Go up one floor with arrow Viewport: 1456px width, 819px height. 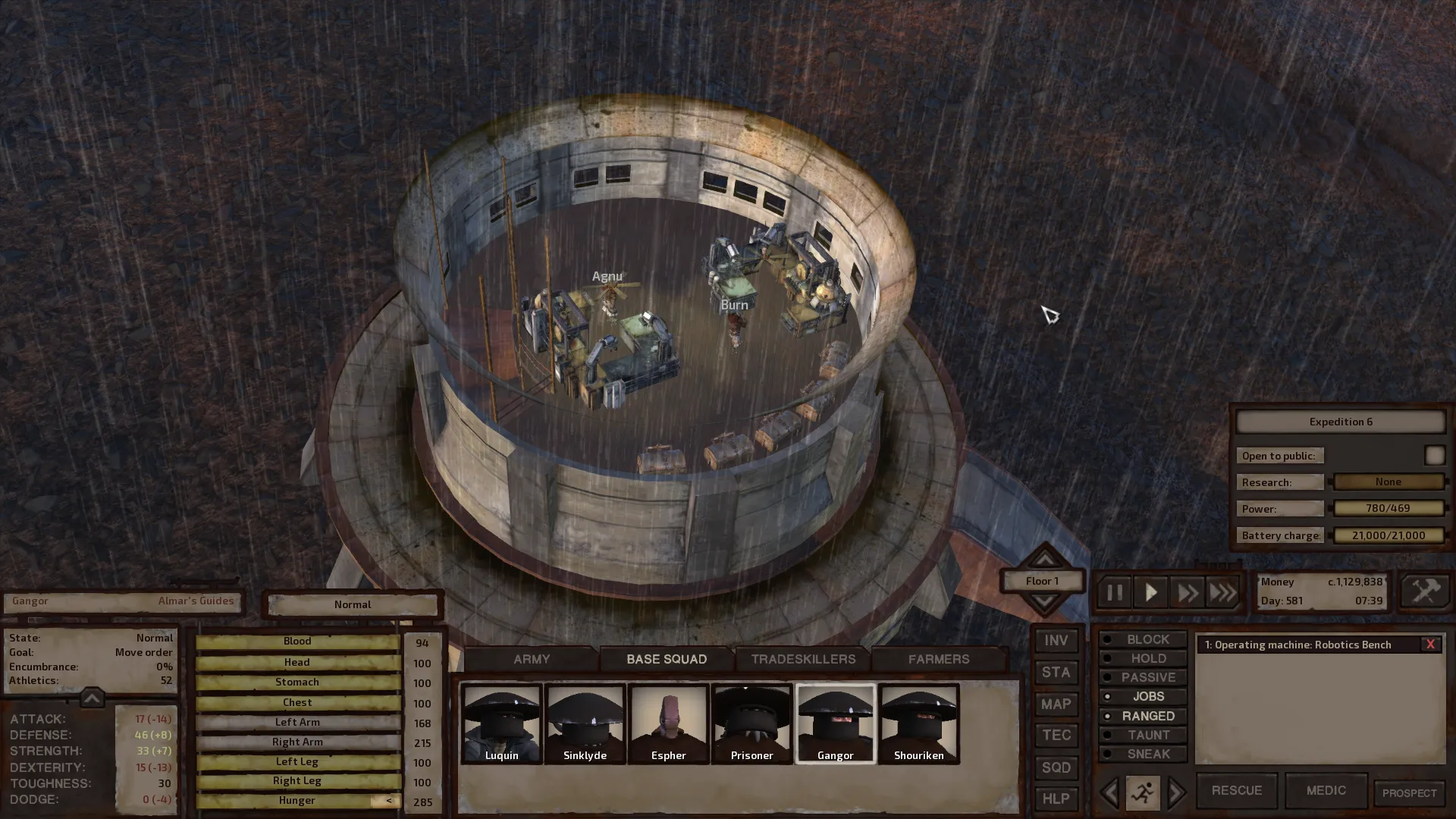[1044, 559]
